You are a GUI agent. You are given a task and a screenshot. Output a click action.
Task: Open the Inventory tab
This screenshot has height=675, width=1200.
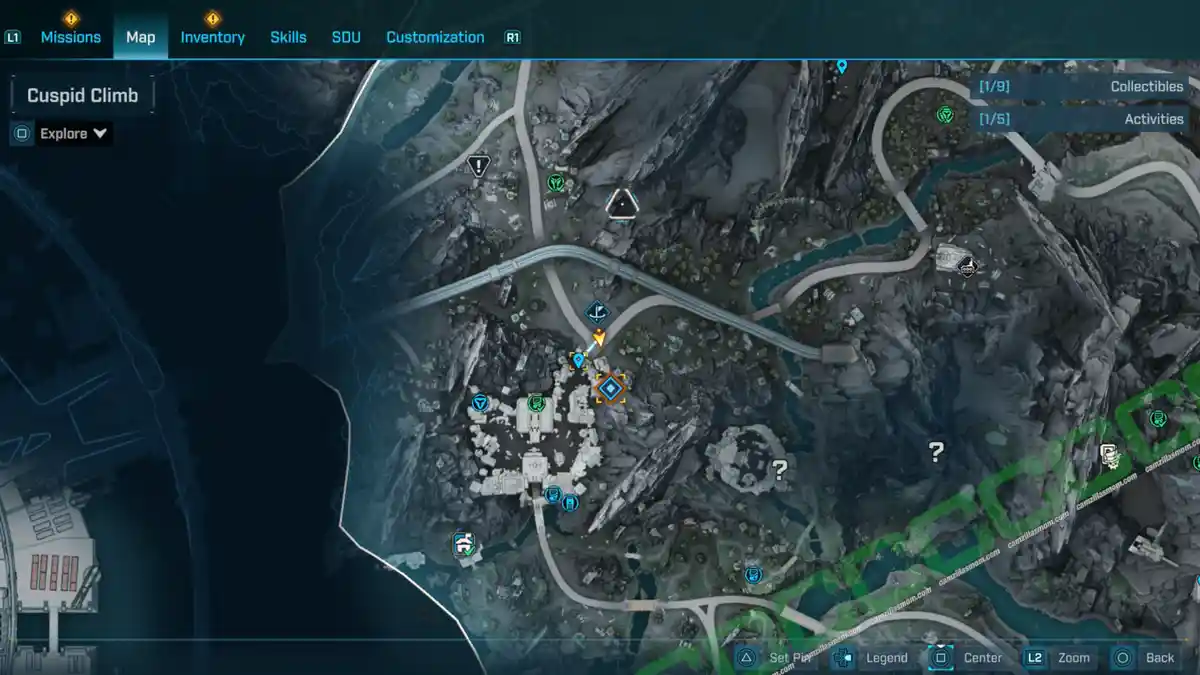click(x=212, y=37)
